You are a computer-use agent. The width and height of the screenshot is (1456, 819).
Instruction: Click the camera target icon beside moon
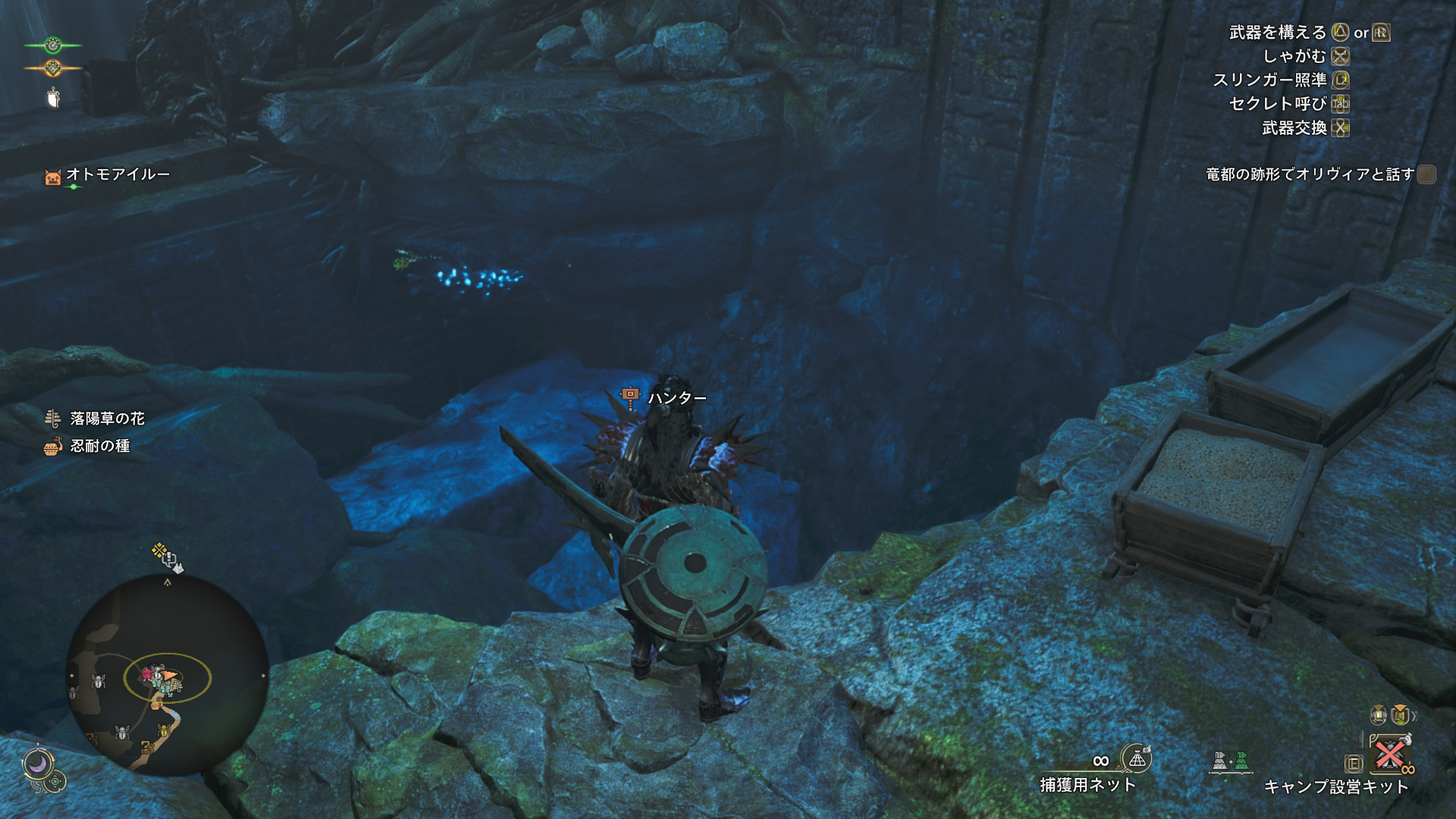[56, 781]
